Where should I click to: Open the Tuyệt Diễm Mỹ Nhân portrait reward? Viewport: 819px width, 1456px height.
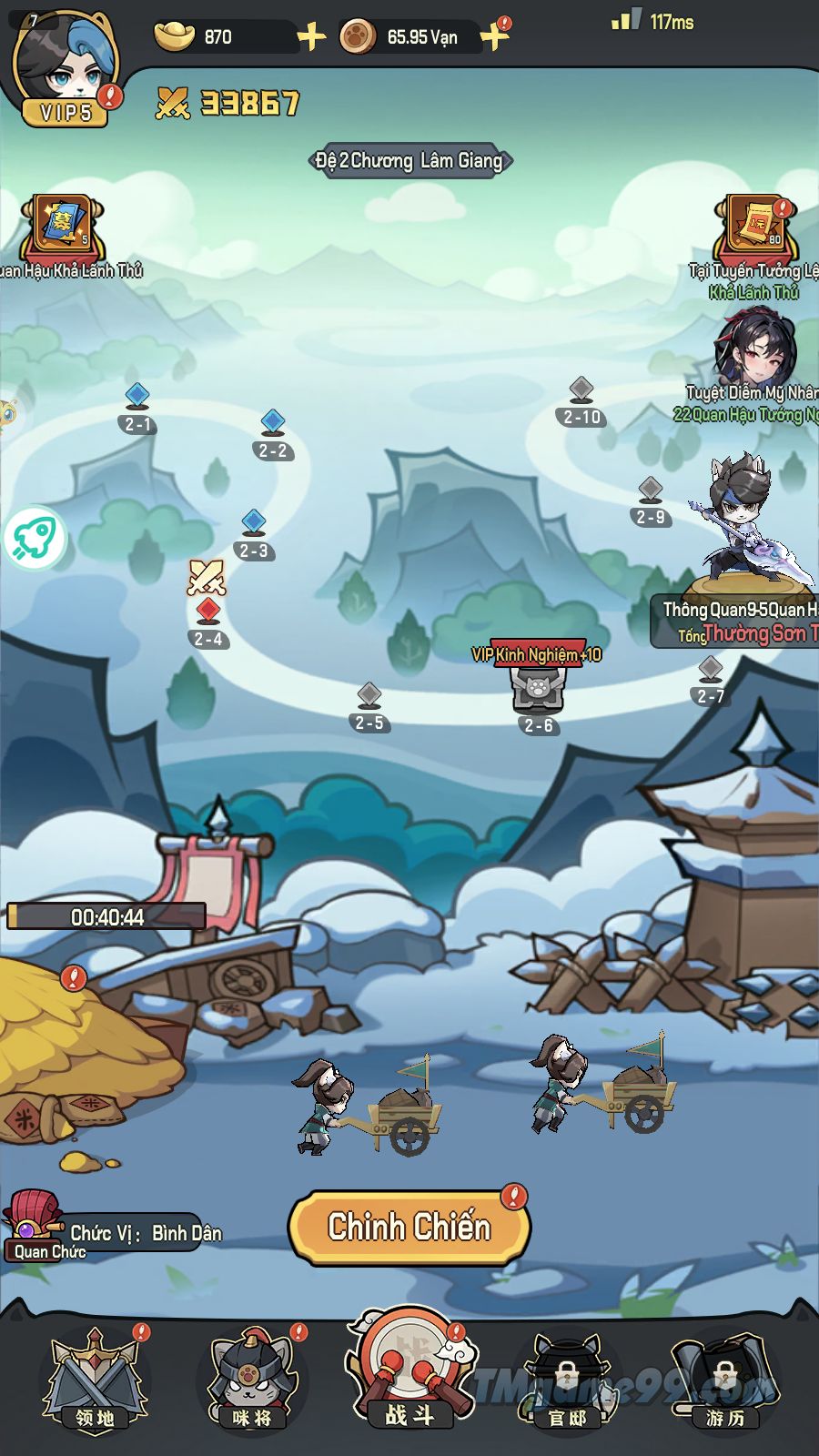(755, 350)
